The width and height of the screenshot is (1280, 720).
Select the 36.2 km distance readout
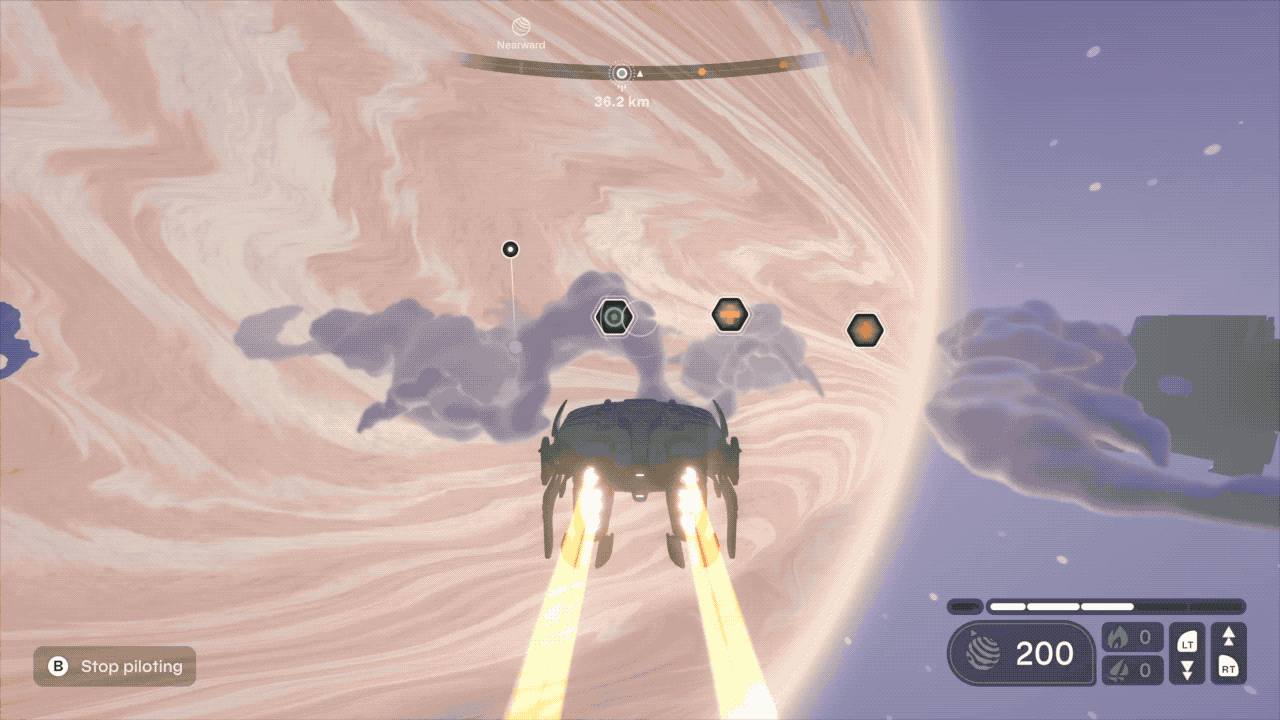(x=621, y=101)
